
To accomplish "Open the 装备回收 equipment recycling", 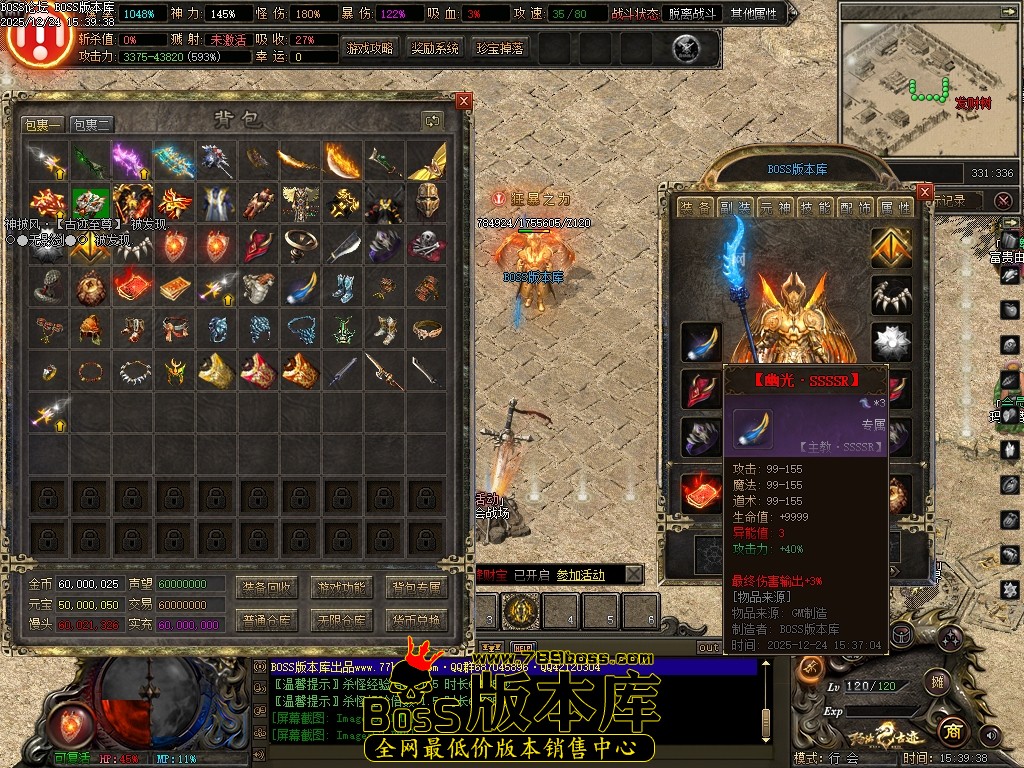I will point(267,587).
